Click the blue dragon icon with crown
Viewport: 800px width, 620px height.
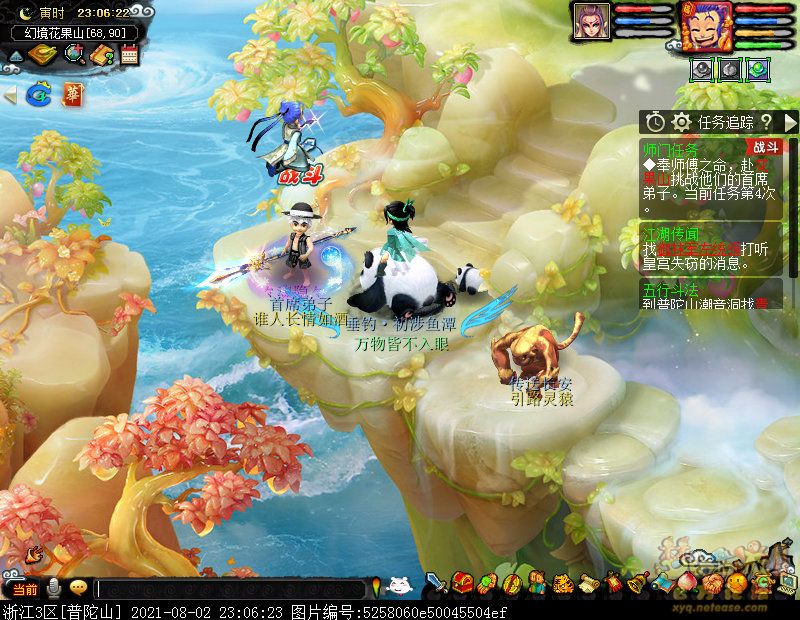click(x=40, y=95)
